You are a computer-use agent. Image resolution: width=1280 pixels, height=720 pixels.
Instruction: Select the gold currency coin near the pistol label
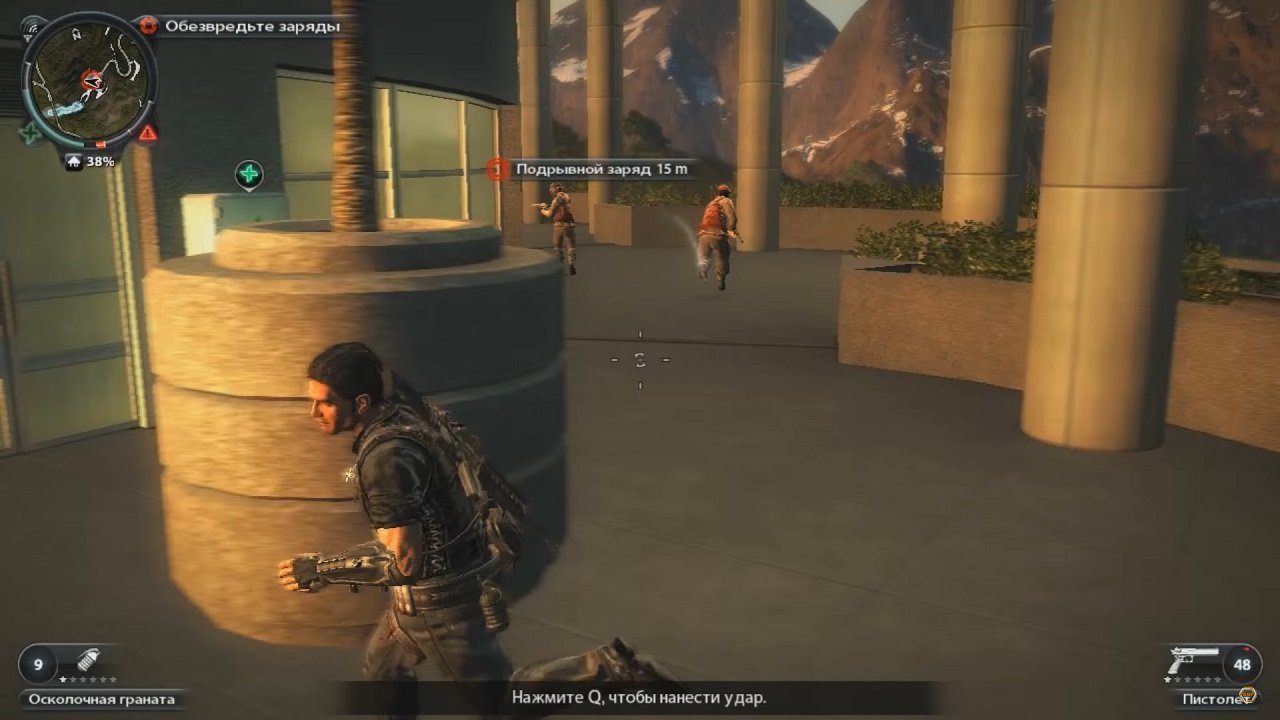(1247, 694)
